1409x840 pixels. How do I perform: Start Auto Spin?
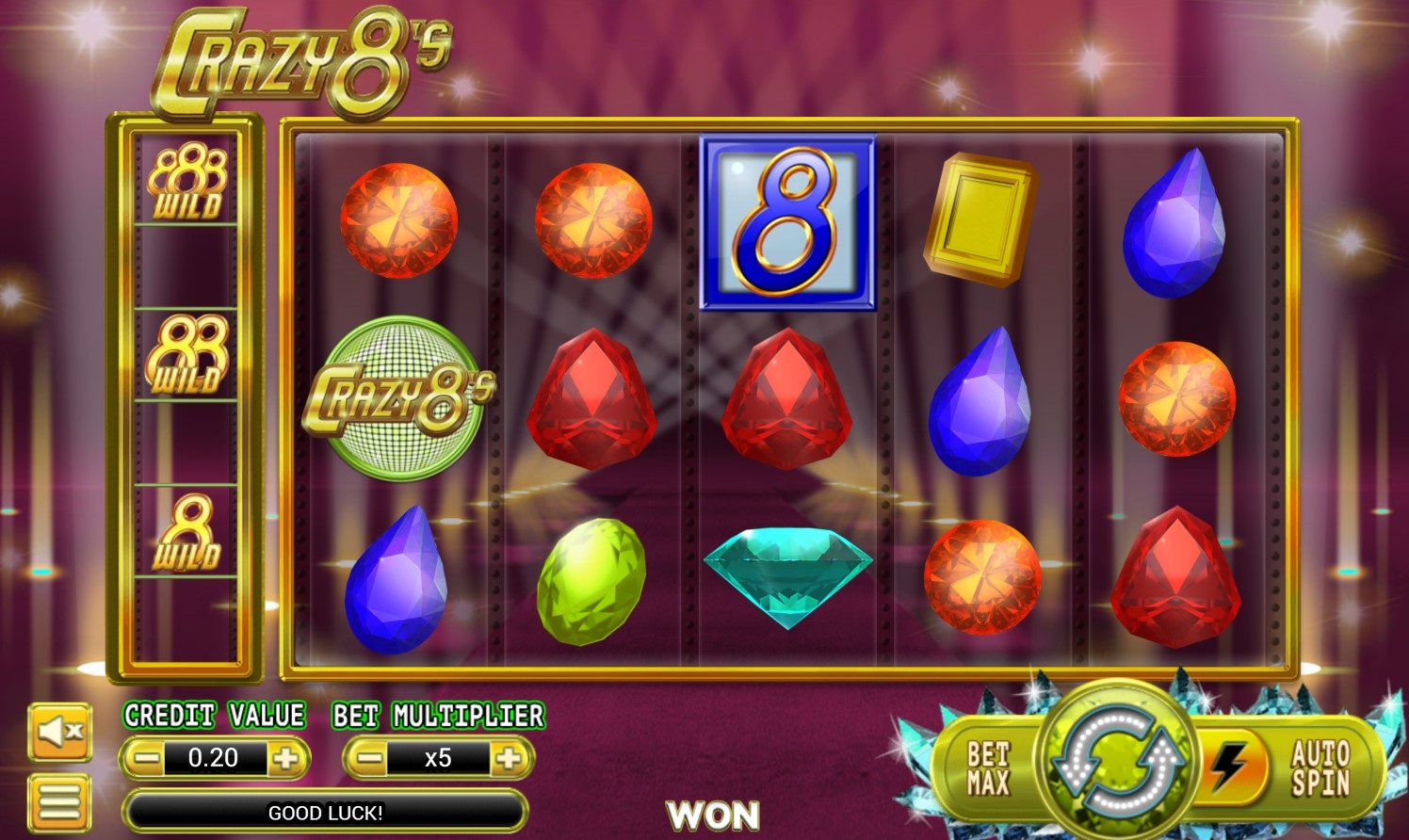tap(1320, 768)
